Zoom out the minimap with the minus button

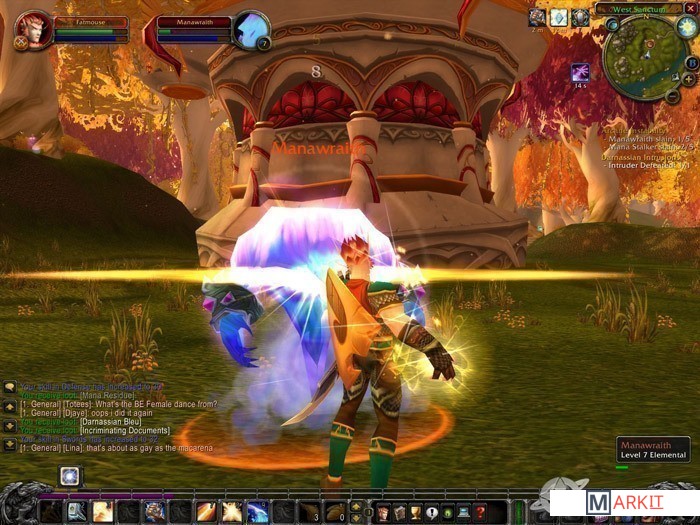(673, 96)
